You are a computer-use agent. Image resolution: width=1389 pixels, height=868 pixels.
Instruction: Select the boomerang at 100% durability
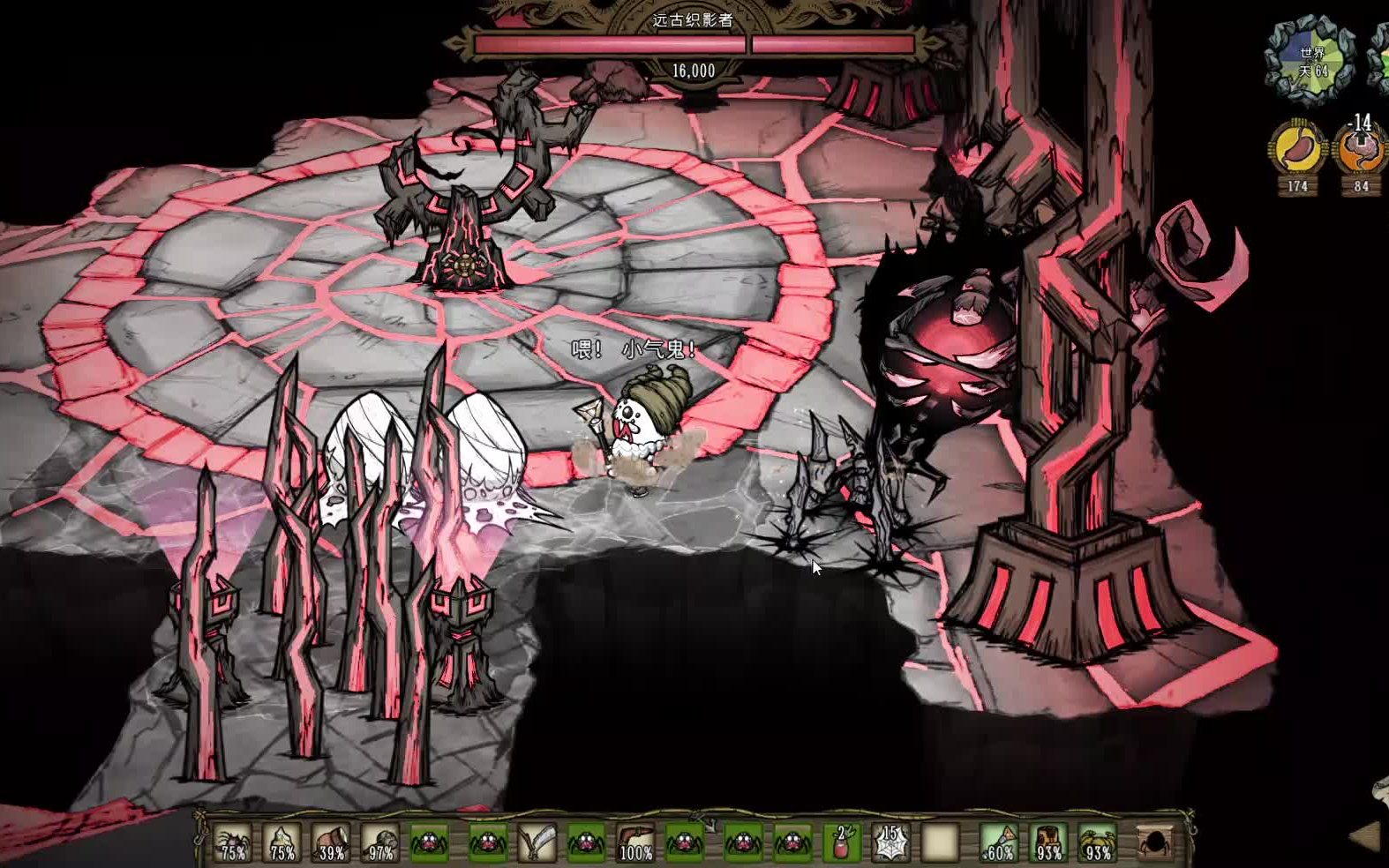coord(635,843)
